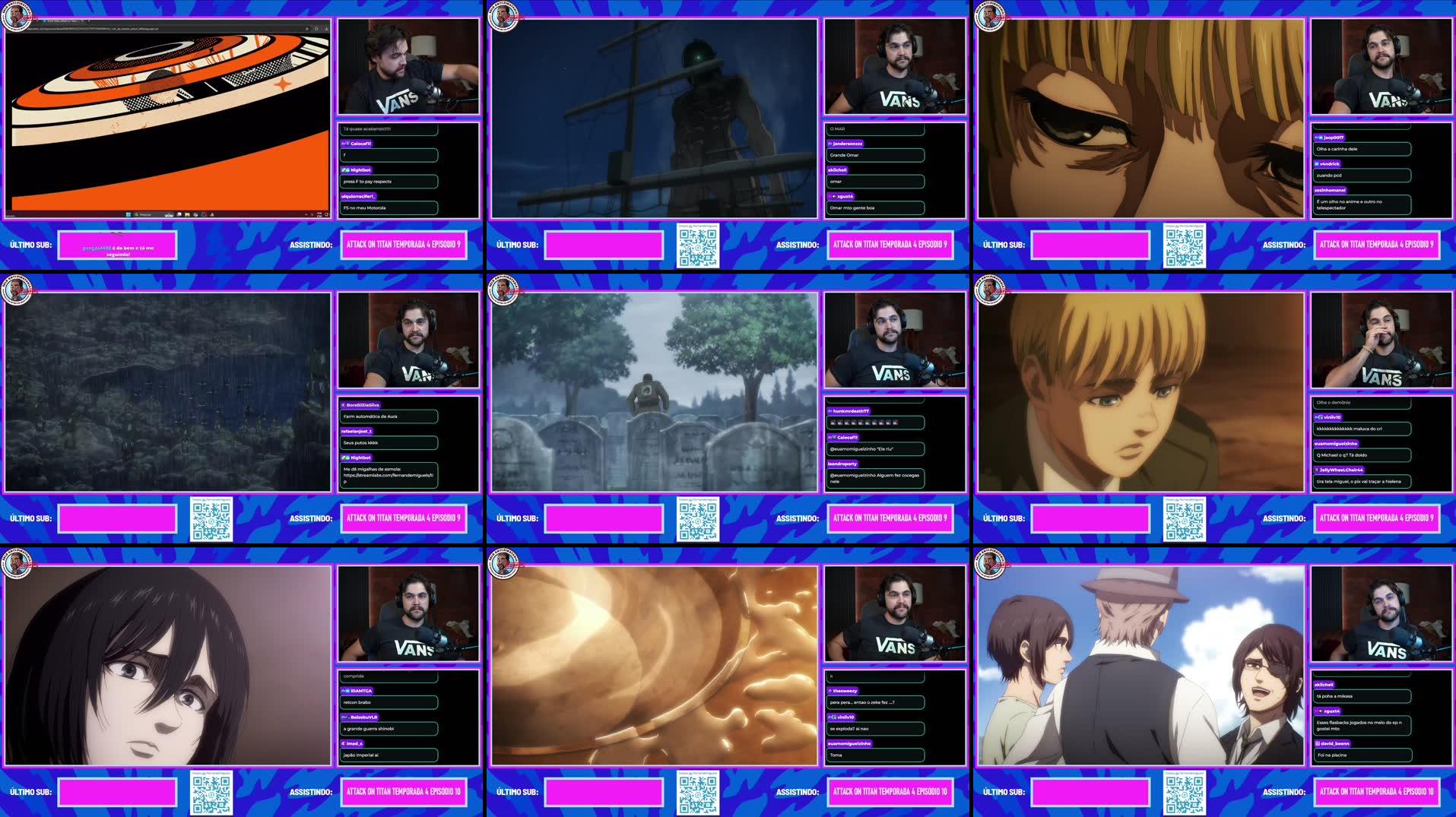Open Discord from the Windows taskbar
The height and width of the screenshot is (817, 1456).
click(179, 214)
